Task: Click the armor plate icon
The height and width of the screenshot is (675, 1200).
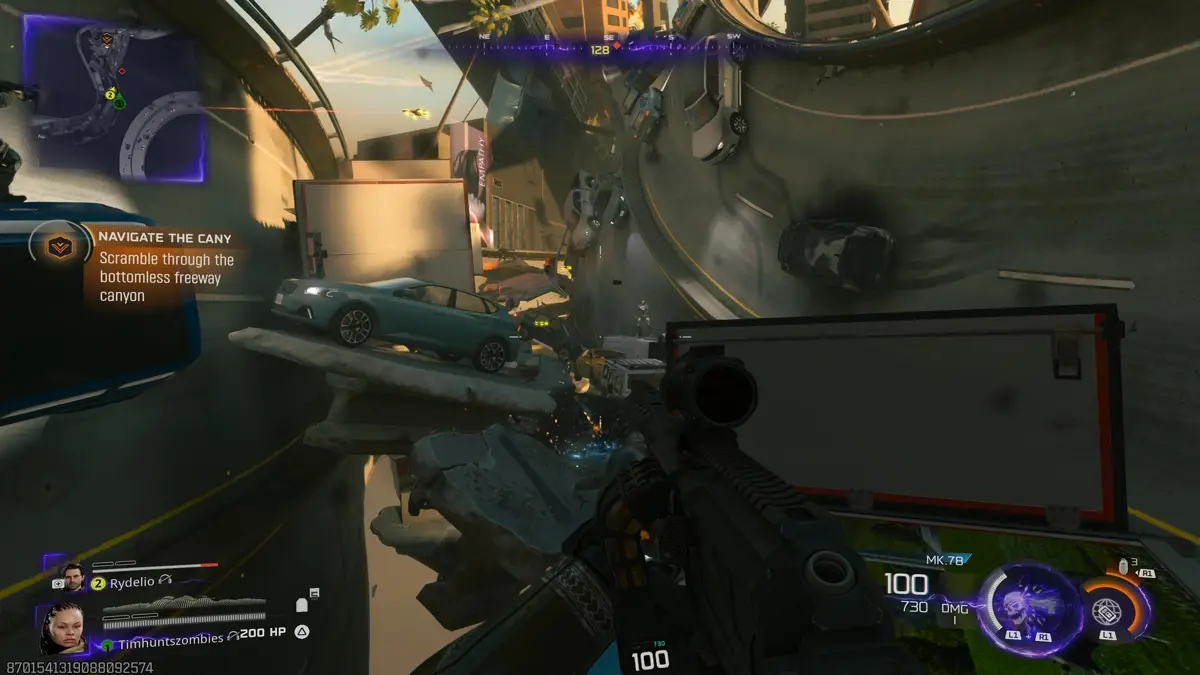Action: [304, 604]
